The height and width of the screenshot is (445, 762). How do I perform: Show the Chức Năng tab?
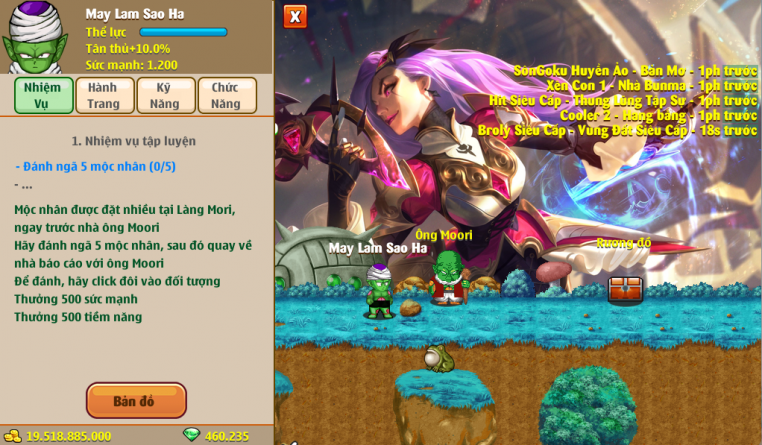coord(226,96)
